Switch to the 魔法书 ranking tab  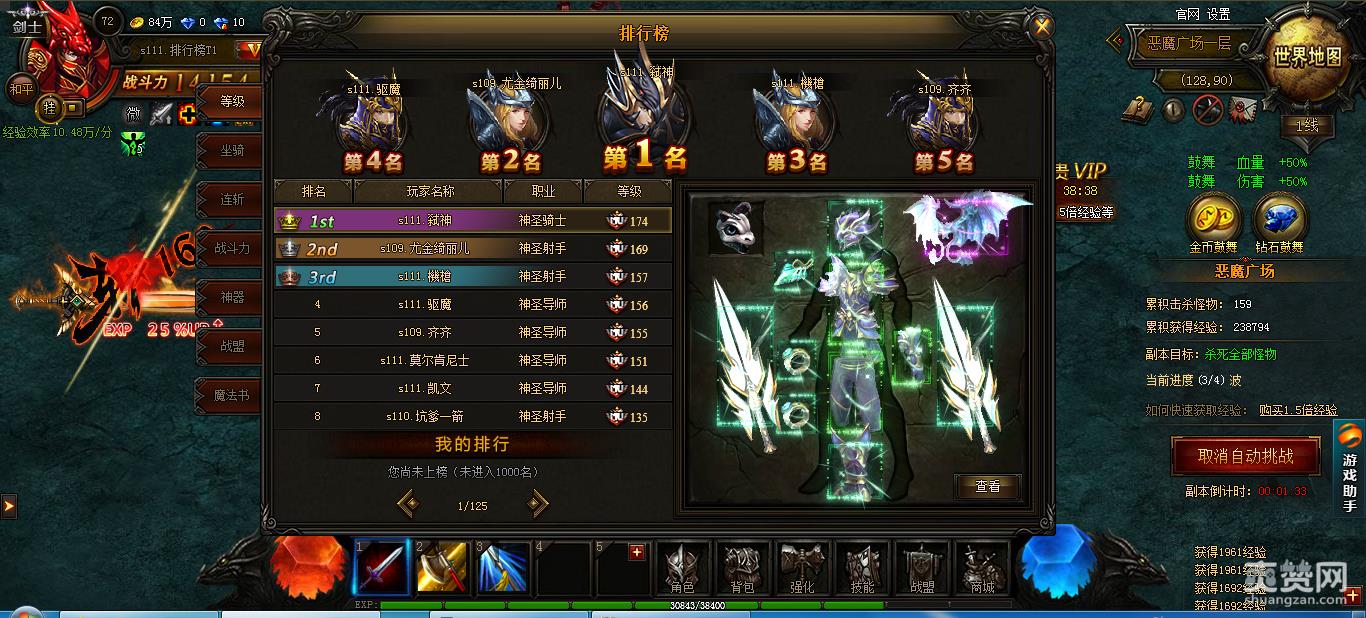tap(232, 395)
